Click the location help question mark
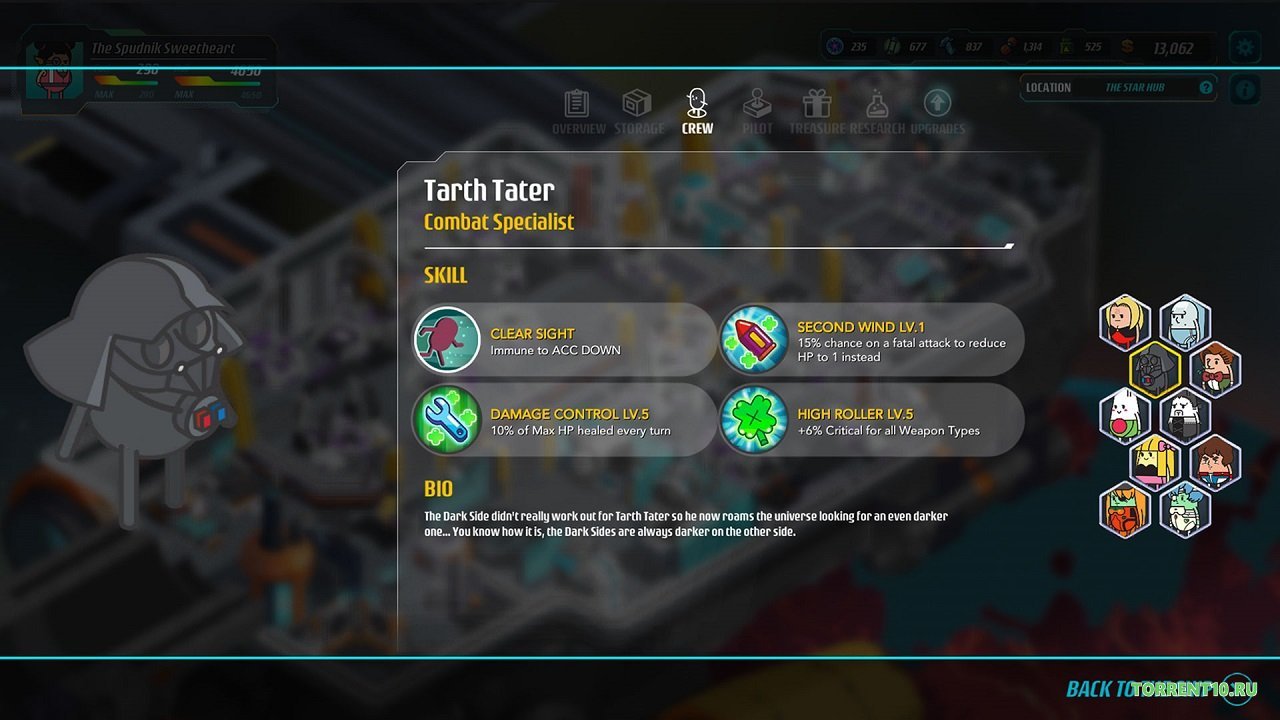The height and width of the screenshot is (720, 1280). click(x=1206, y=88)
